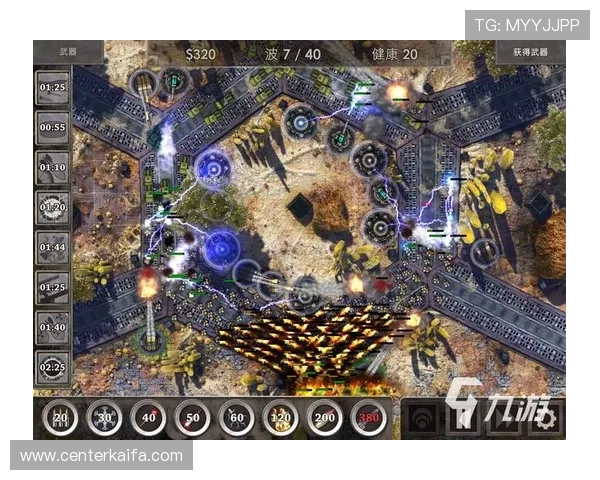The height and width of the screenshot is (480, 600).
Task: Select the special weapon with 01:40 cooldown
Action: [x=52, y=327]
